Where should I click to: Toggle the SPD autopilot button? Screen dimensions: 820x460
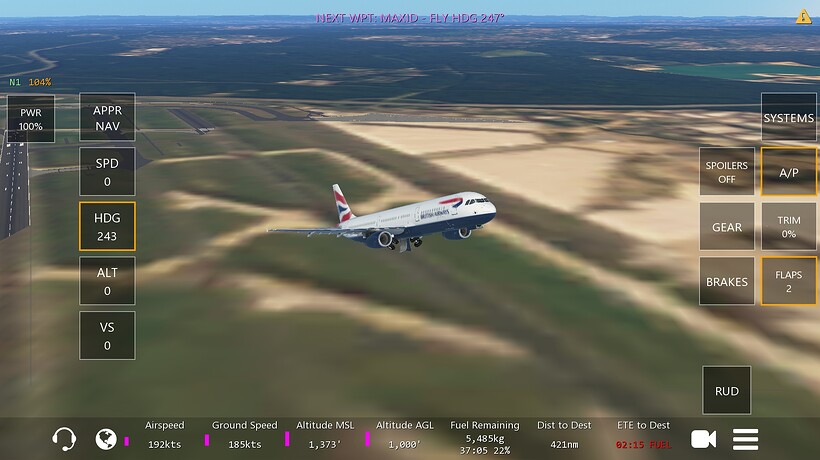pos(107,172)
